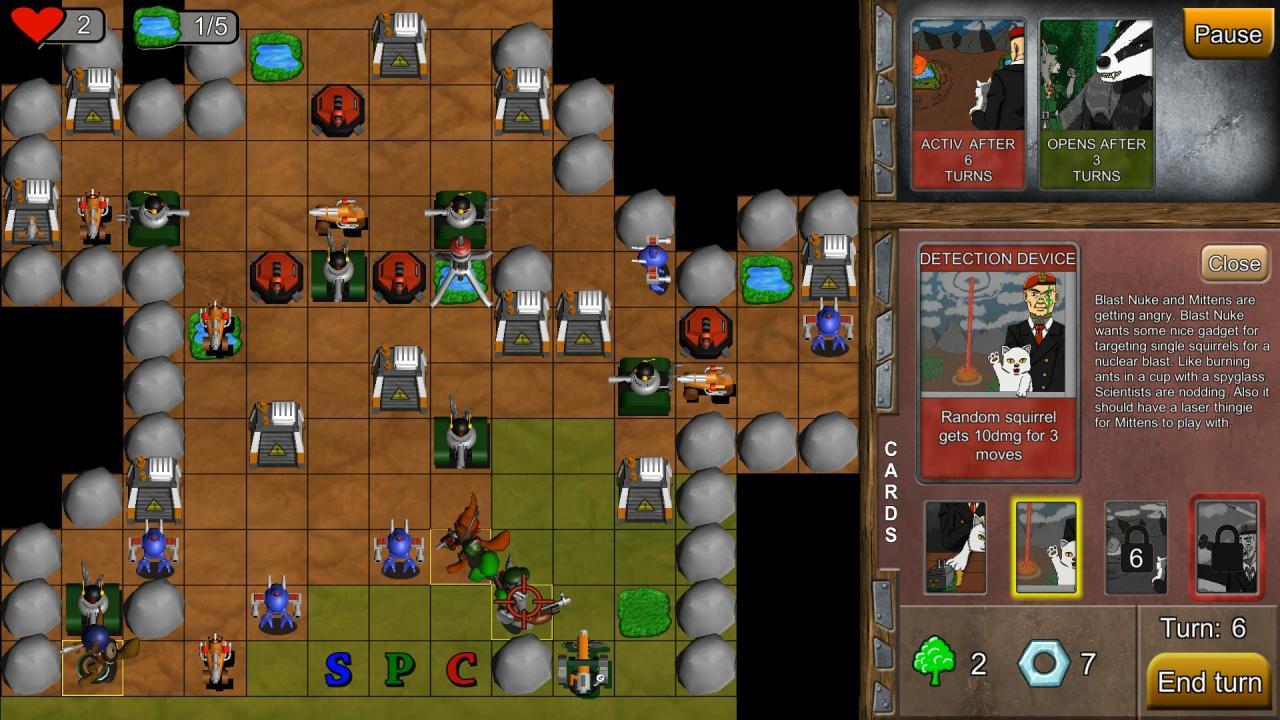Close the Detection Device card description
Image resolution: width=1280 pixels, height=720 pixels.
1233,264
